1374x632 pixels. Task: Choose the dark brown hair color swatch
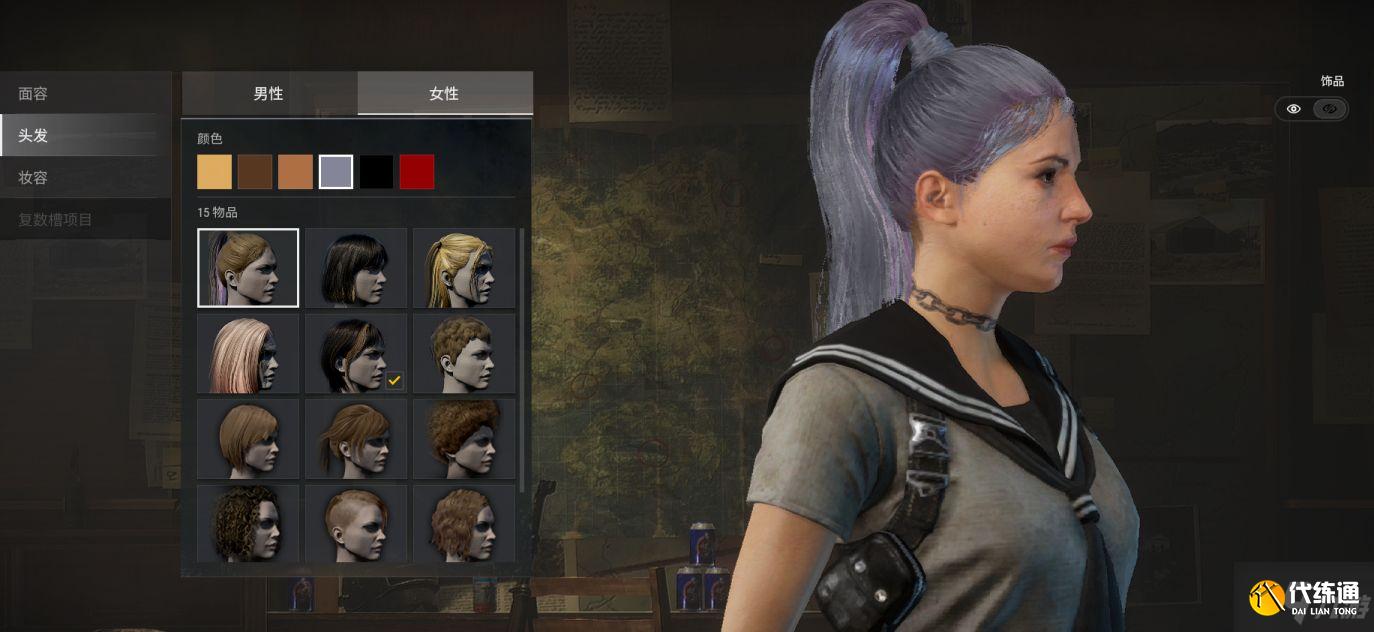(x=255, y=172)
